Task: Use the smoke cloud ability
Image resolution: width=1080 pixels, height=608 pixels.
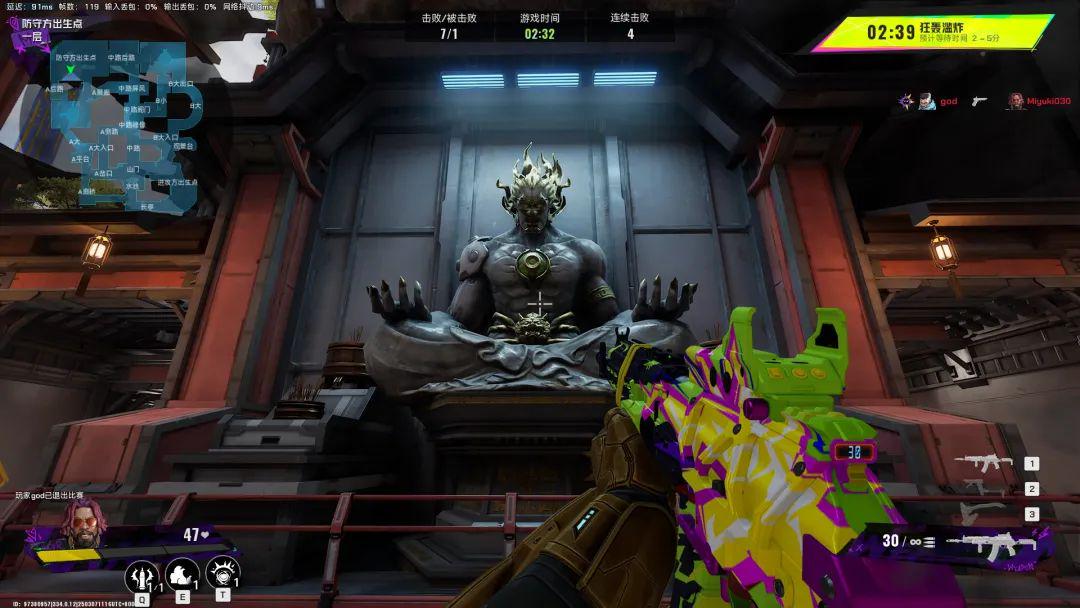Action: click(182, 574)
